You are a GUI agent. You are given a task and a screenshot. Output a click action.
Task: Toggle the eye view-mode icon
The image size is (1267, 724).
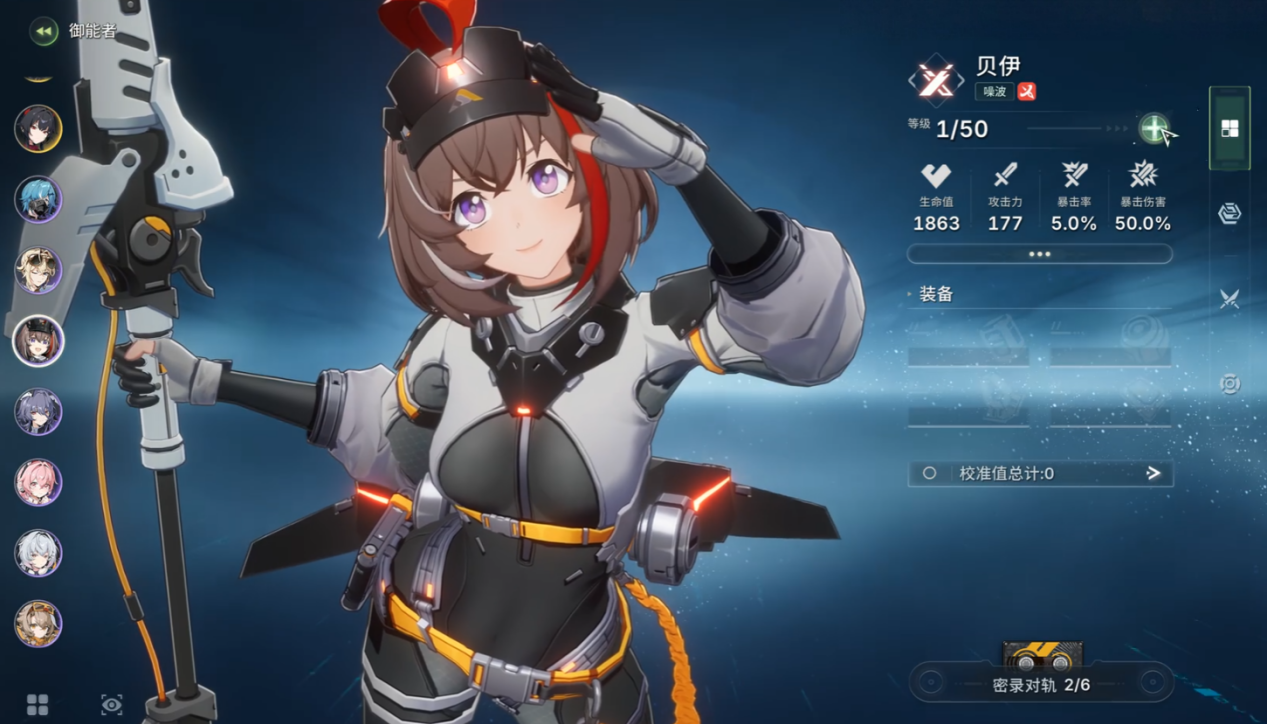pos(112,705)
